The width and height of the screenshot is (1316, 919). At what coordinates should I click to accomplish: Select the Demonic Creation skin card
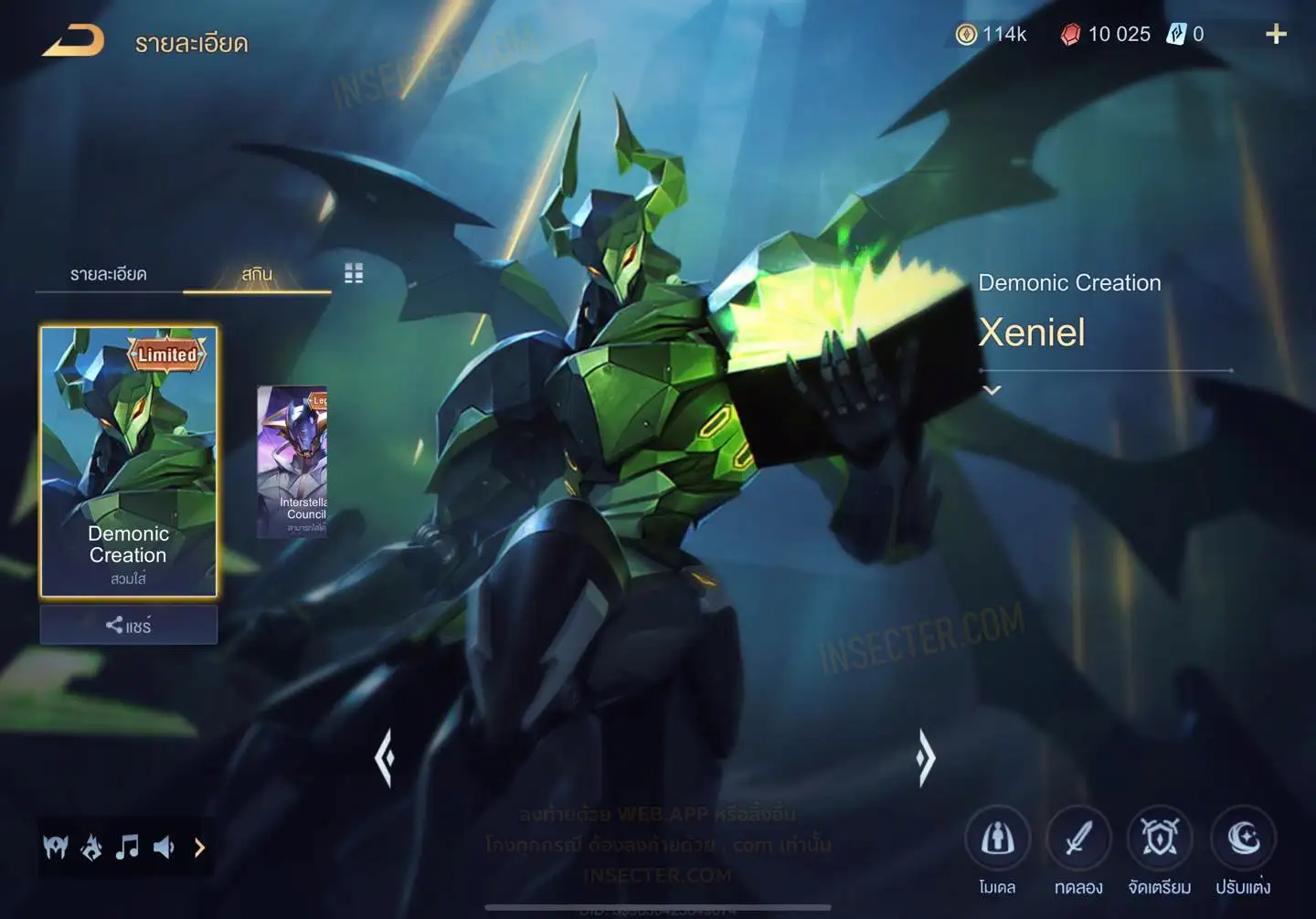(x=129, y=461)
